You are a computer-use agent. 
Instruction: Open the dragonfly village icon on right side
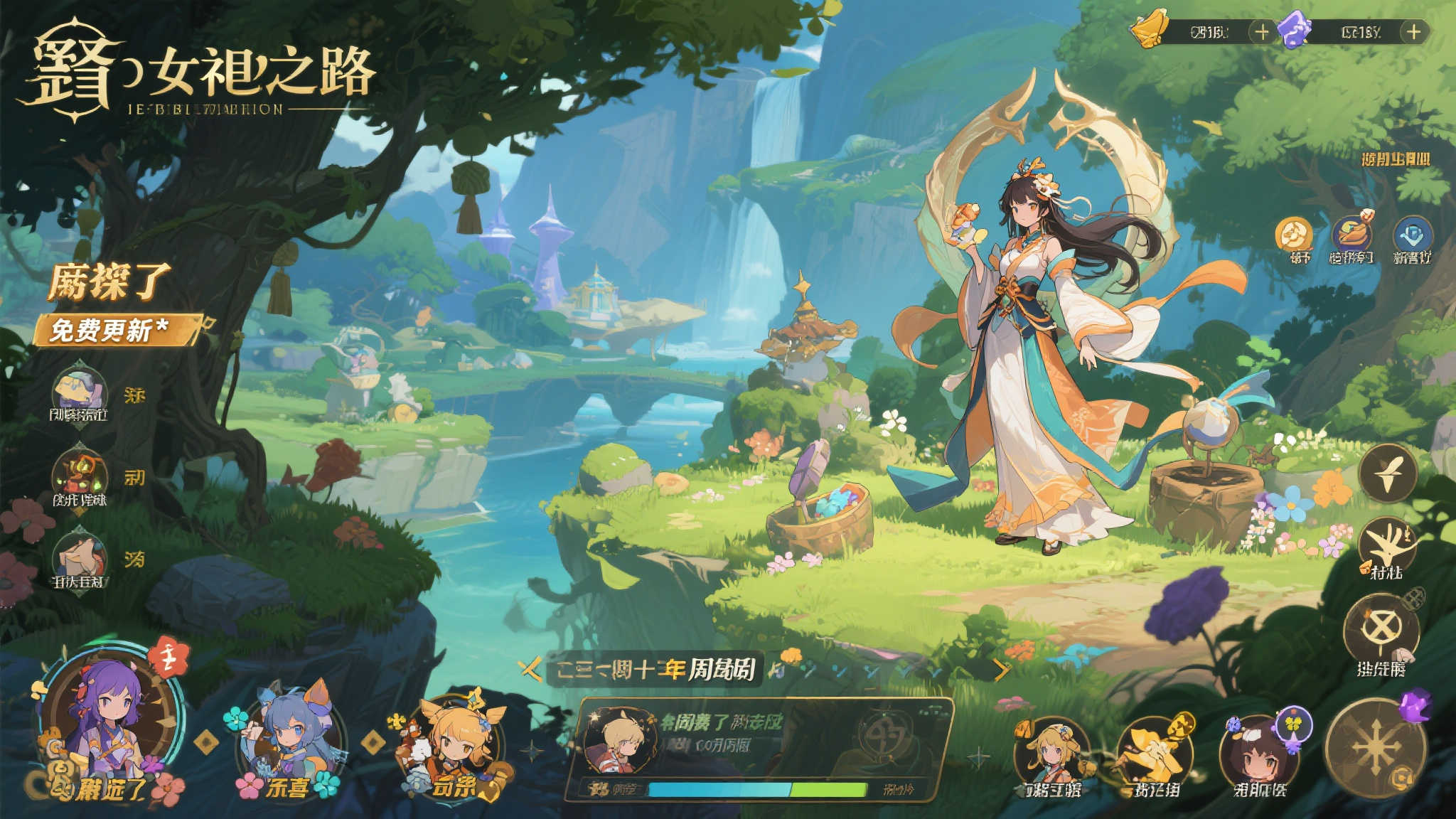tap(1387, 542)
